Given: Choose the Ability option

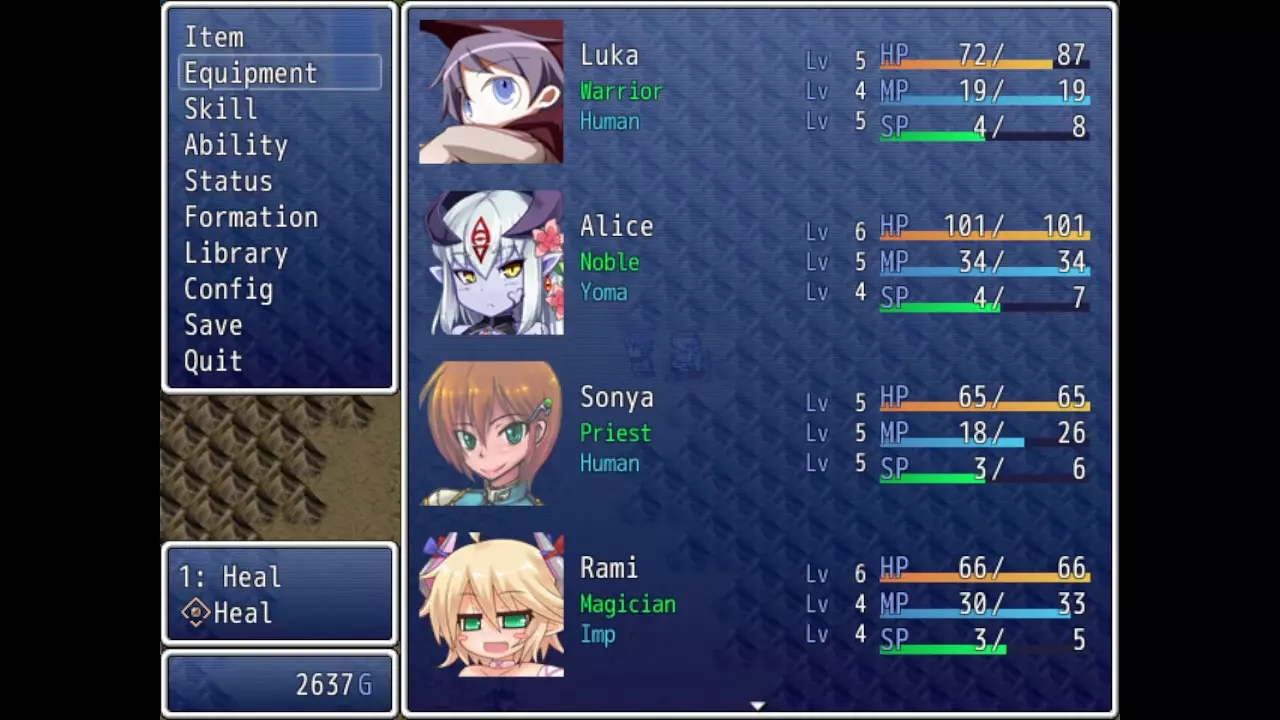Looking at the screenshot, I should pos(235,146).
